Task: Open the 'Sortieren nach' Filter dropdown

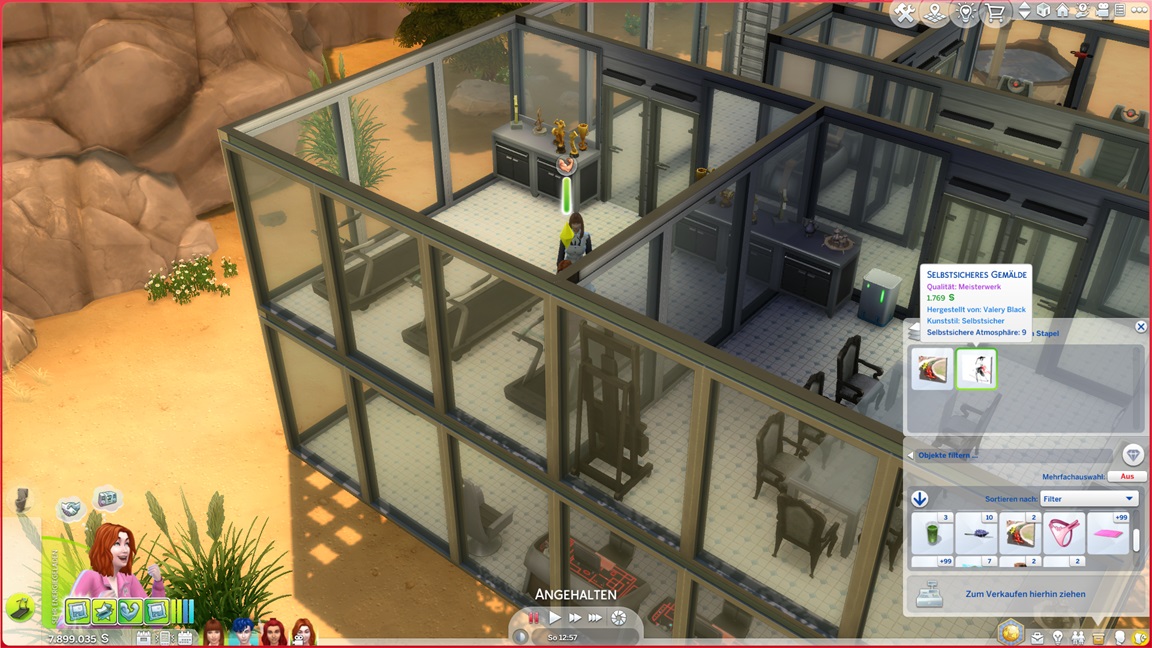Action: [x=1088, y=498]
